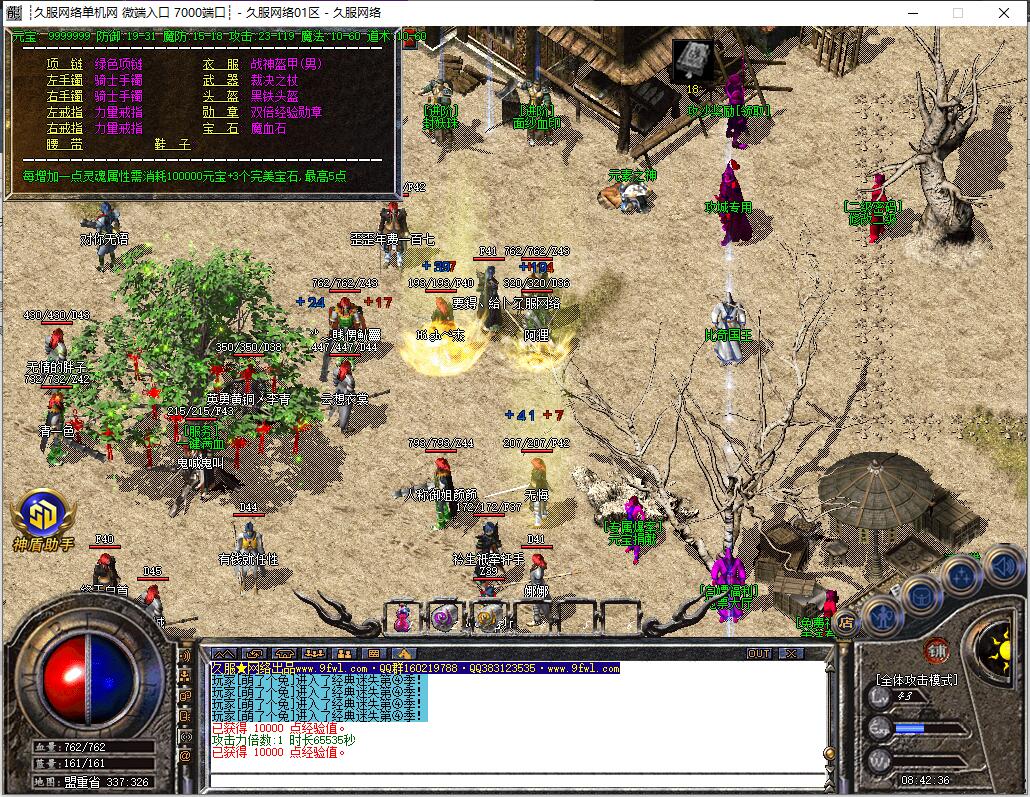Open the 店 shop button
Image resolution: width=1030 pixels, height=797 pixels.
tap(846, 624)
